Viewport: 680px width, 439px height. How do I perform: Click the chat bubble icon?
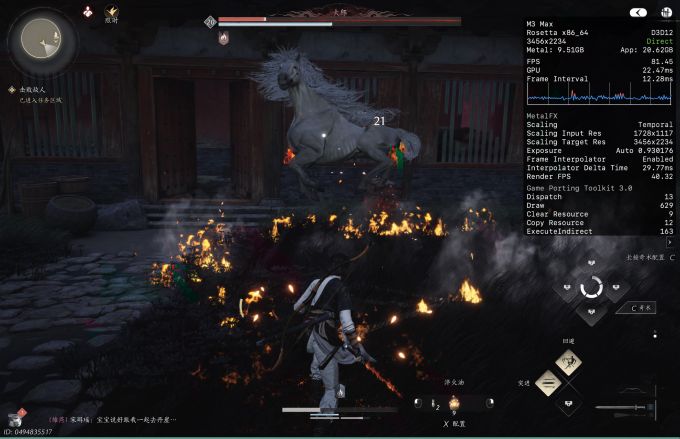(13, 418)
